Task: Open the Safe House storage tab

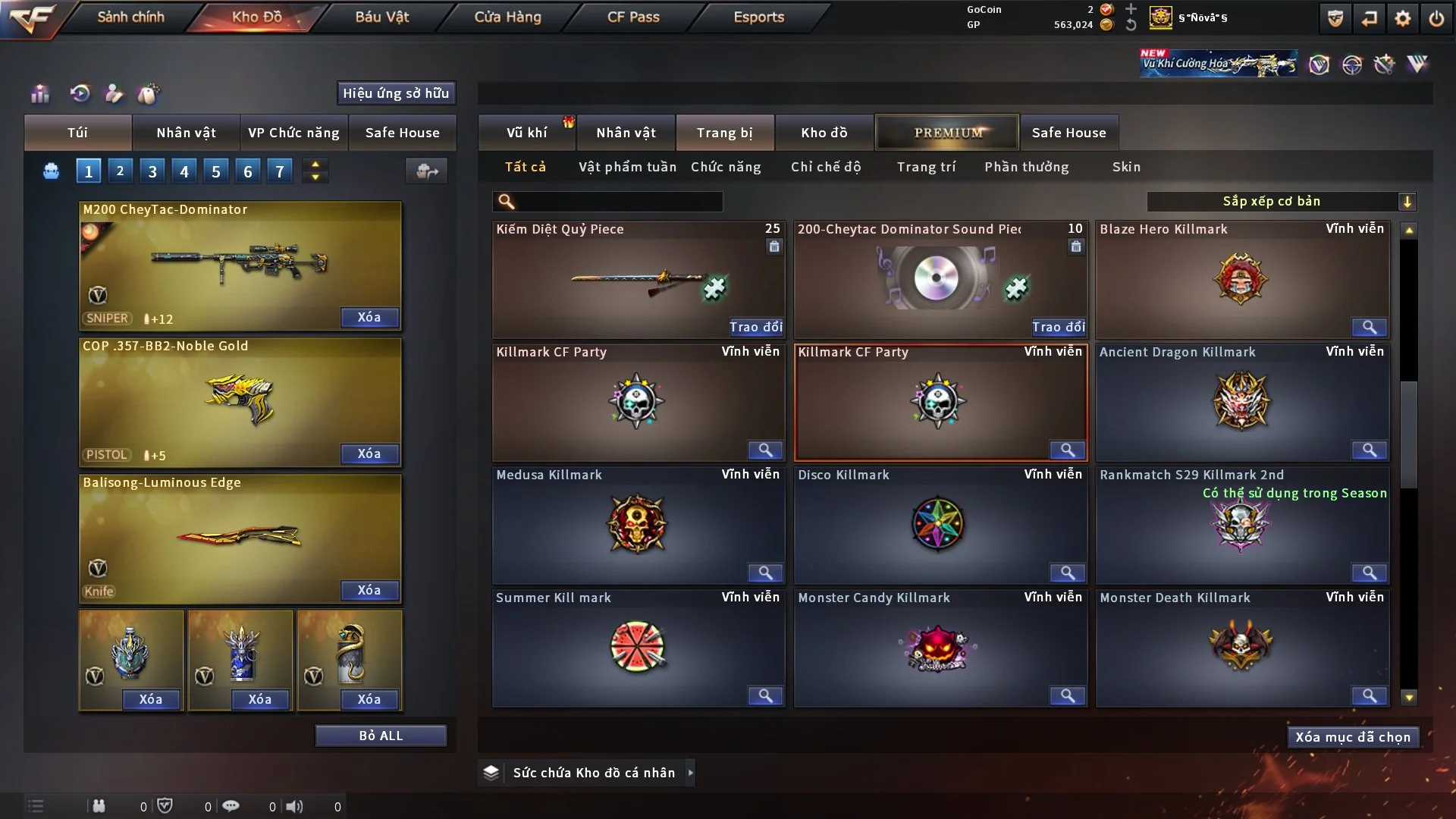Action: (1068, 133)
